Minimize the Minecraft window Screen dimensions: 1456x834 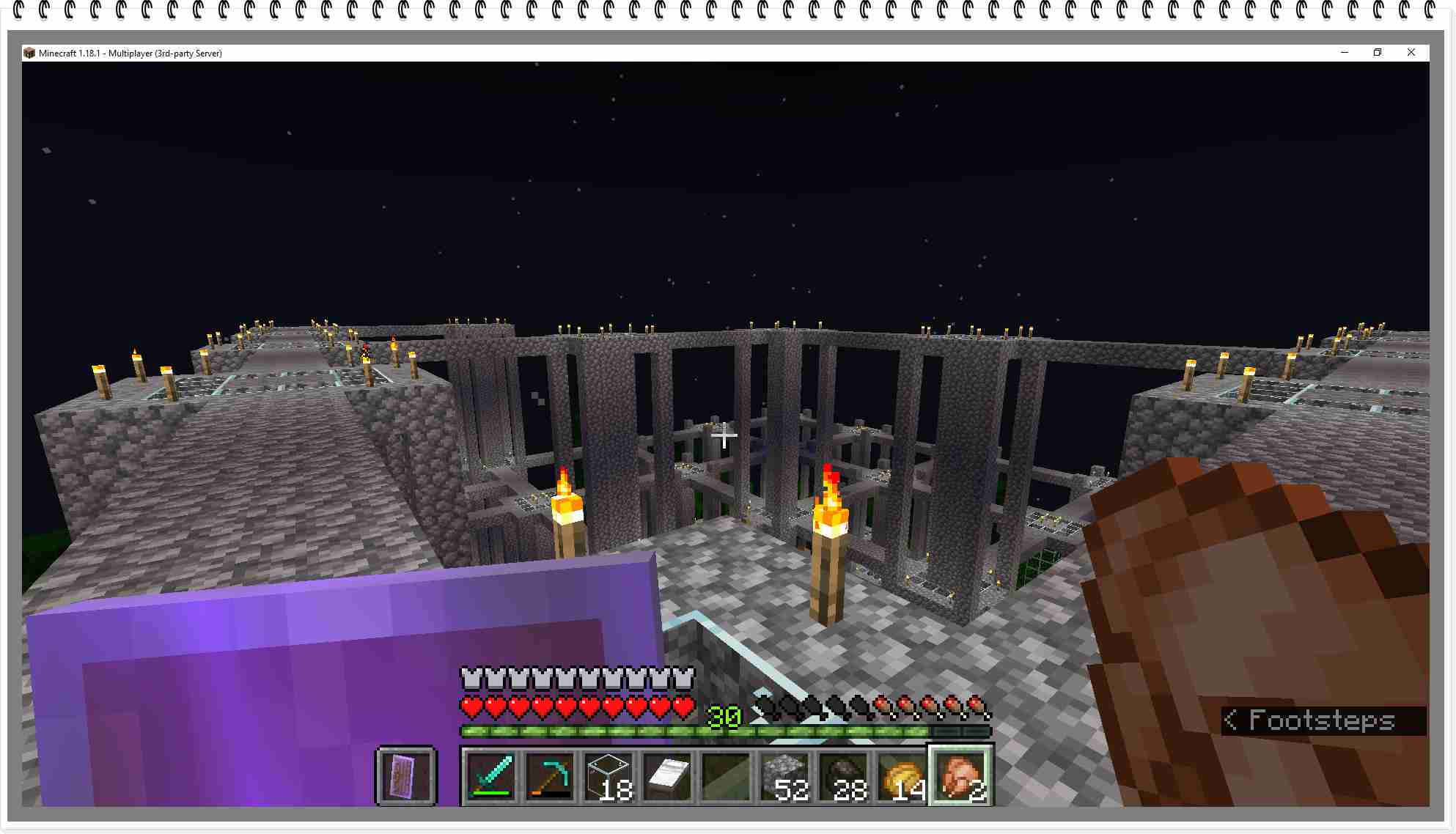click(1345, 53)
